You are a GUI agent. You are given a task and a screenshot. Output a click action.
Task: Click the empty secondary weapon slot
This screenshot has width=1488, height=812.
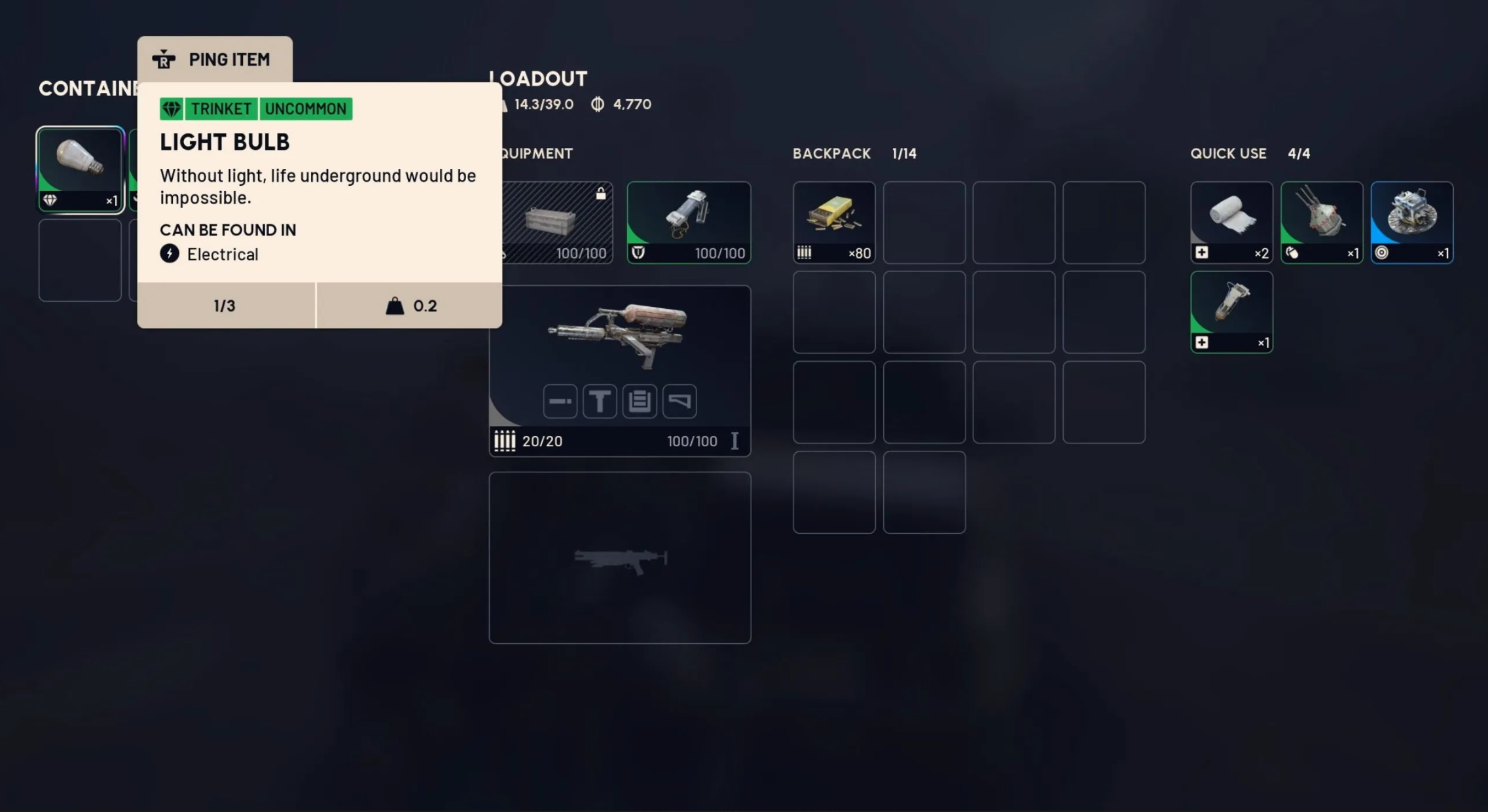tap(619, 557)
